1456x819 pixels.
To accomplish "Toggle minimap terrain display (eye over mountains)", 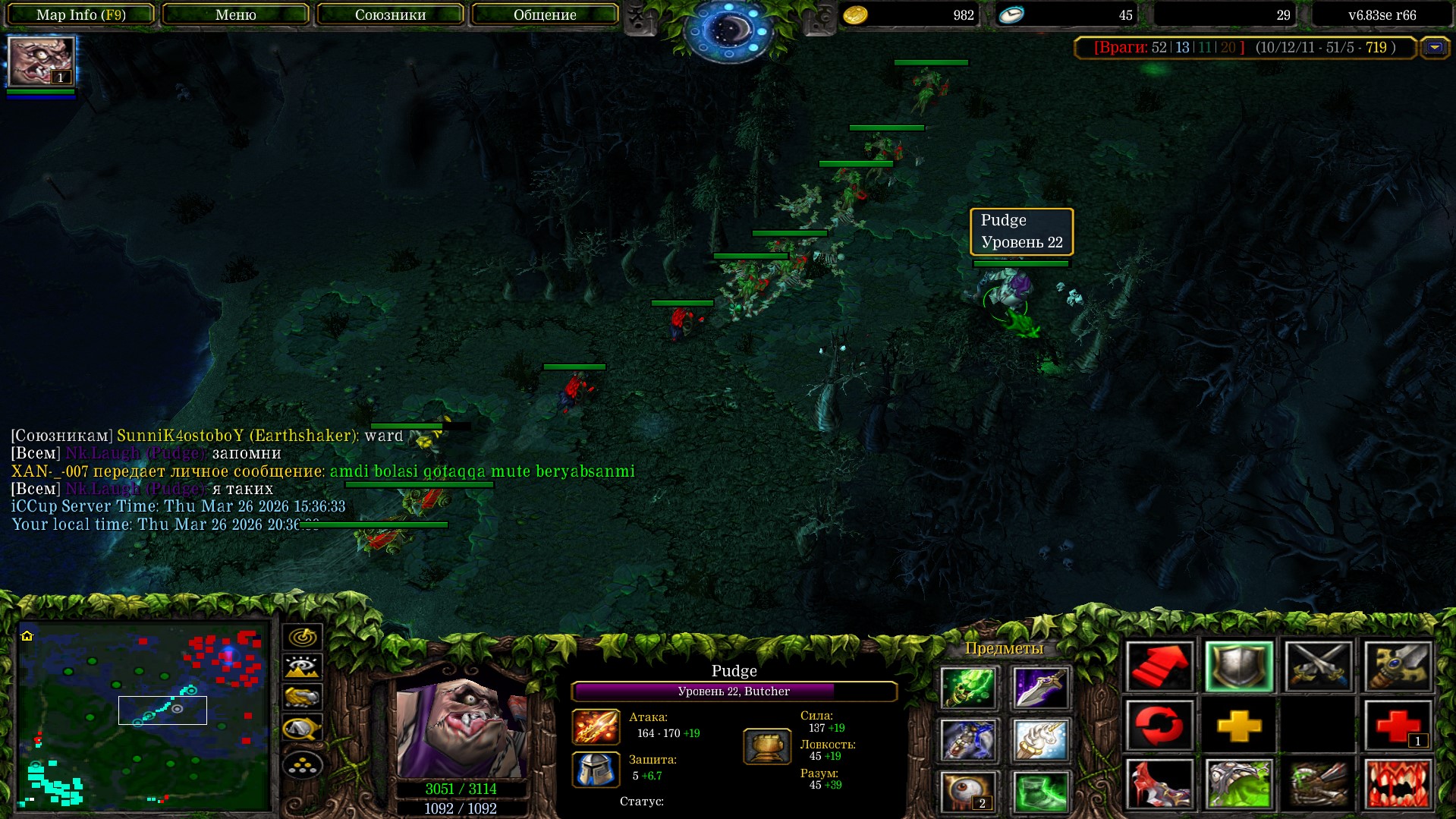I will coord(302,666).
